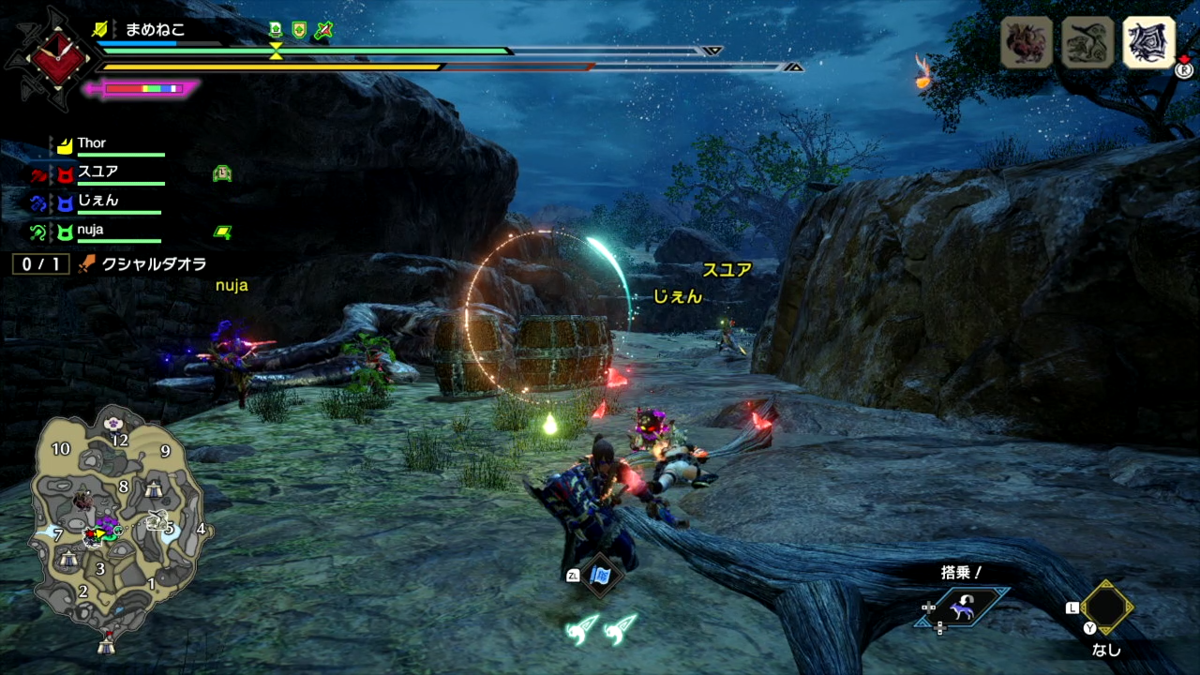Image resolution: width=1200 pixels, height=675 pixels.
Task: Click the highlighted Kushala Daora target monster icon
Action: point(1148,43)
